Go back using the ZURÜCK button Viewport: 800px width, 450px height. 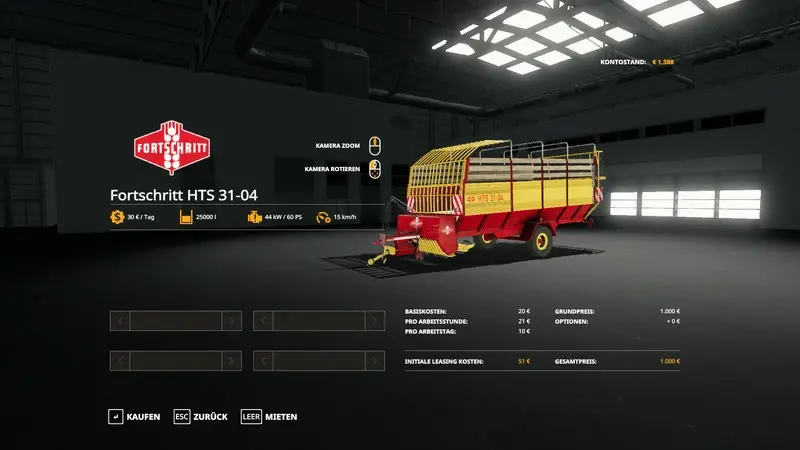pyautogui.click(x=202, y=416)
